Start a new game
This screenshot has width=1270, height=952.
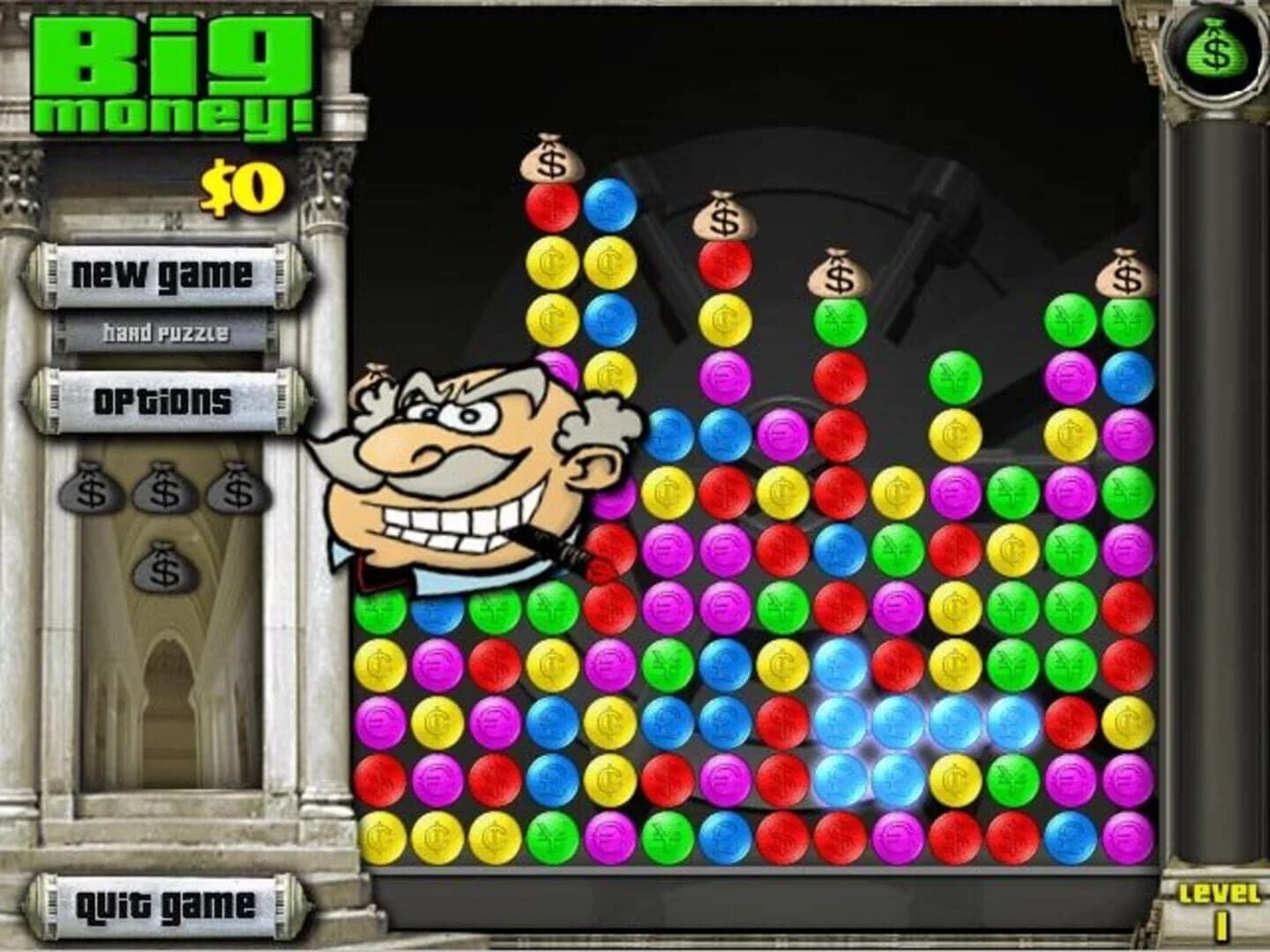[163, 276]
